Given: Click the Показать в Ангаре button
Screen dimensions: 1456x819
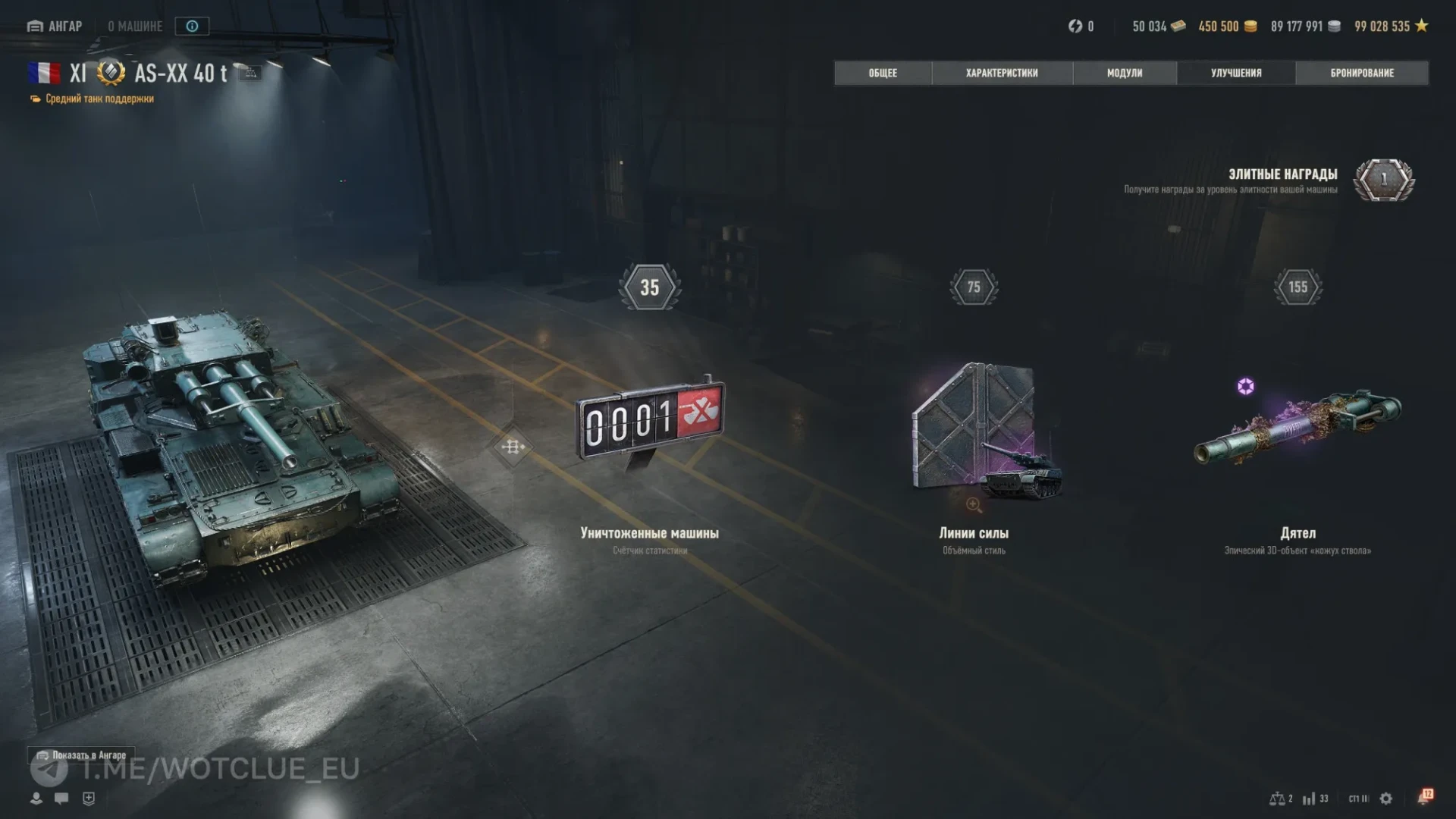Looking at the screenshot, I should [x=82, y=755].
